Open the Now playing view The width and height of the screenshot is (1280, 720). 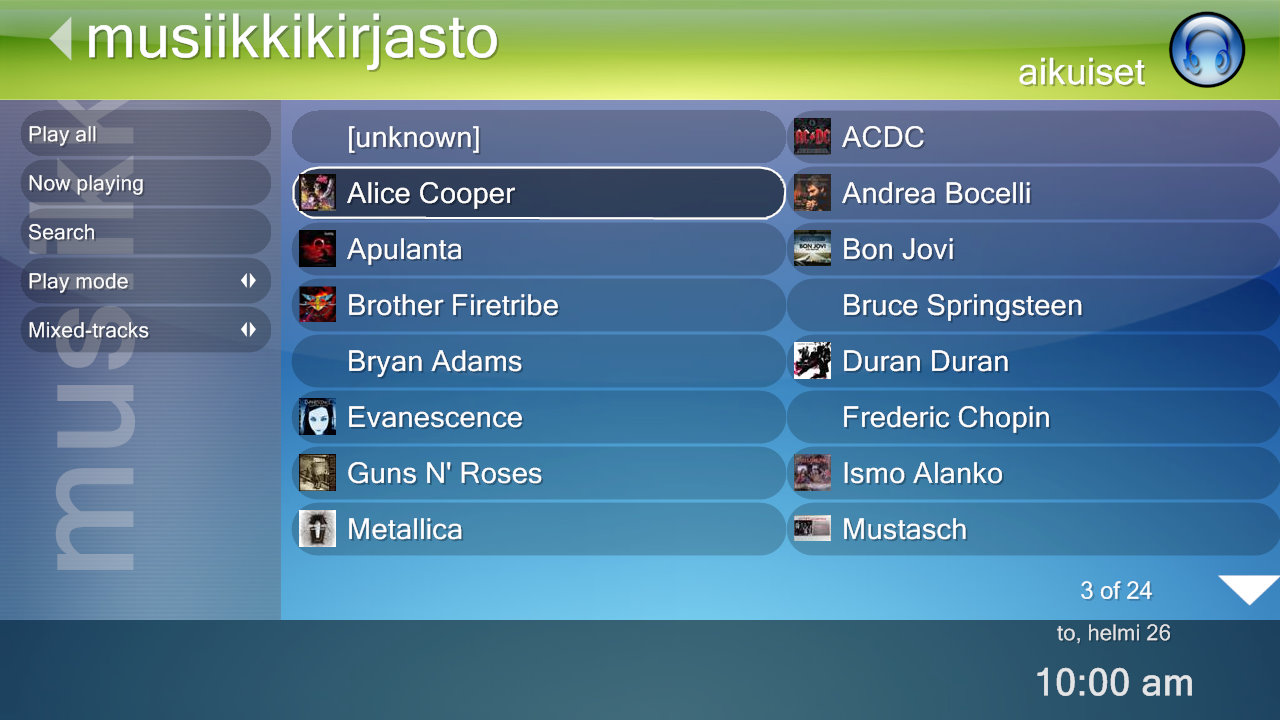click(145, 183)
